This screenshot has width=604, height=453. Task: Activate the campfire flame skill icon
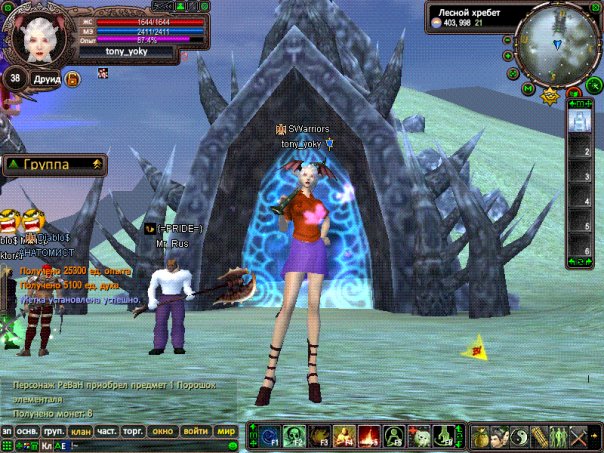[x=367, y=436]
